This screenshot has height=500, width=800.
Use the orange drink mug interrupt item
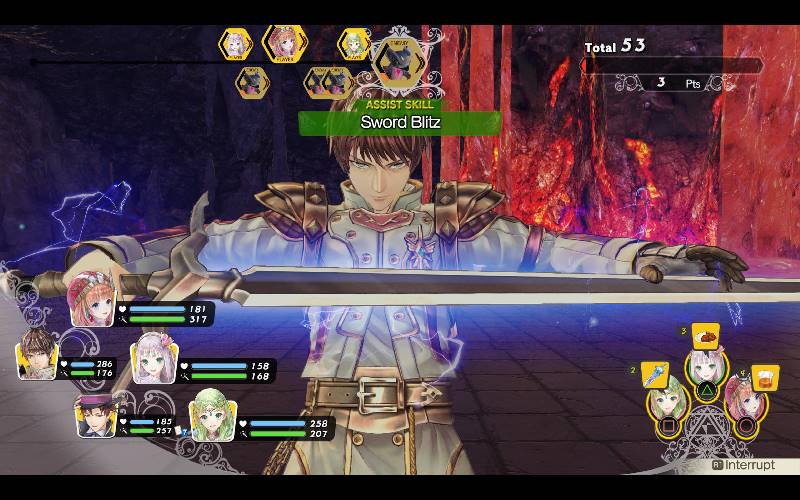click(765, 379)
